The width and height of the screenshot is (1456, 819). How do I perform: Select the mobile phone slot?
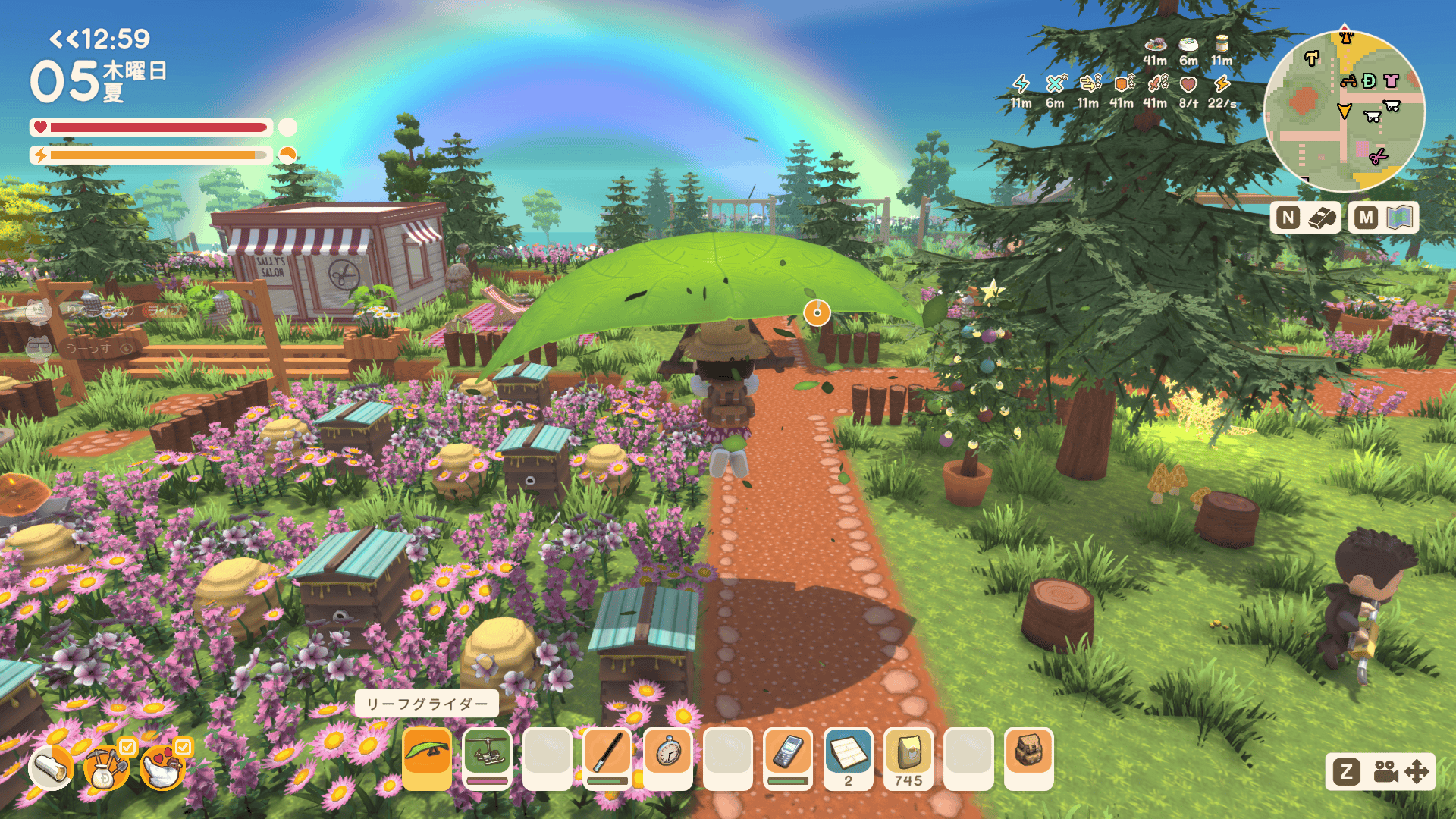[x=788, y=758]
